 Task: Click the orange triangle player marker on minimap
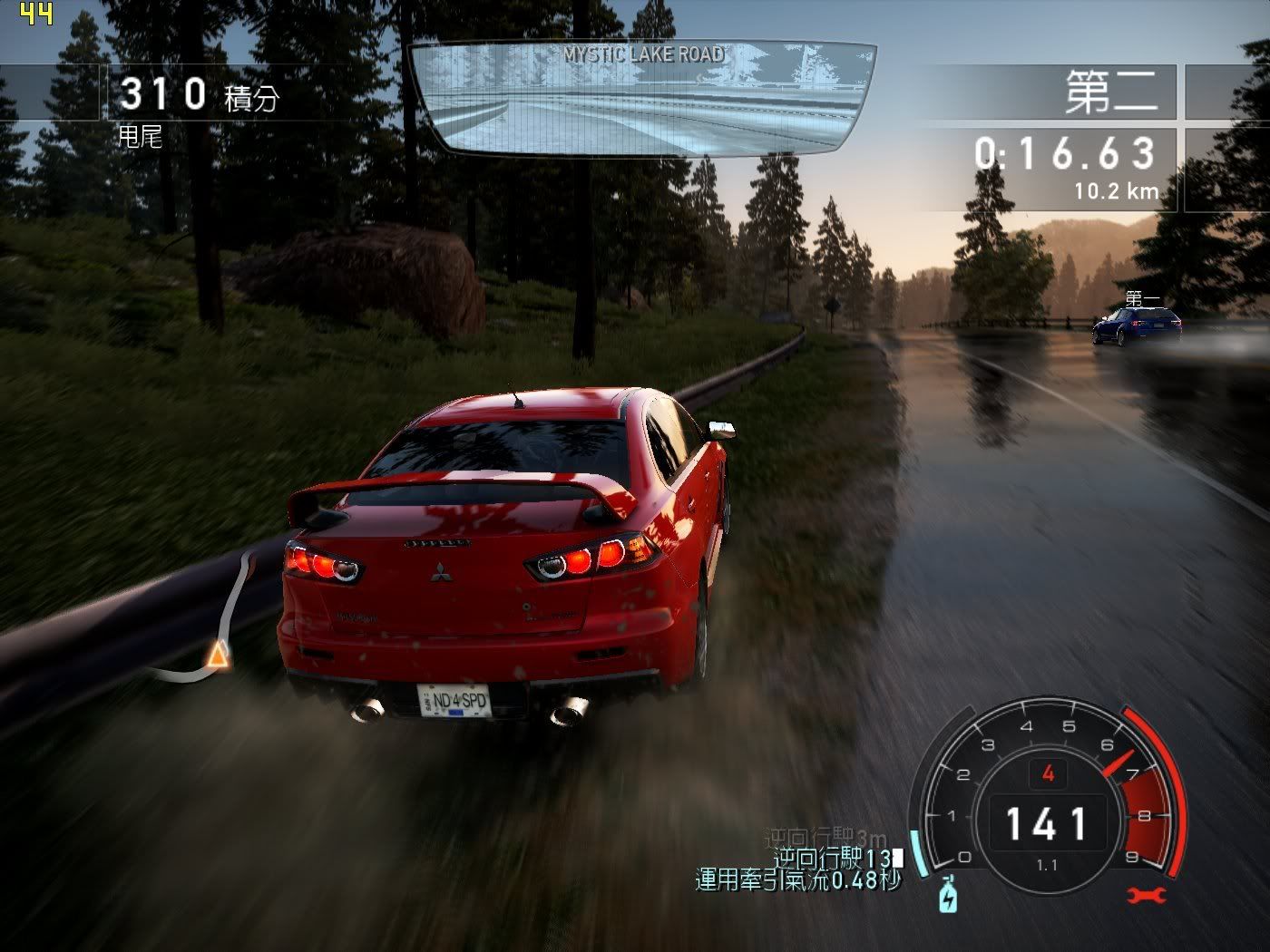216,654
